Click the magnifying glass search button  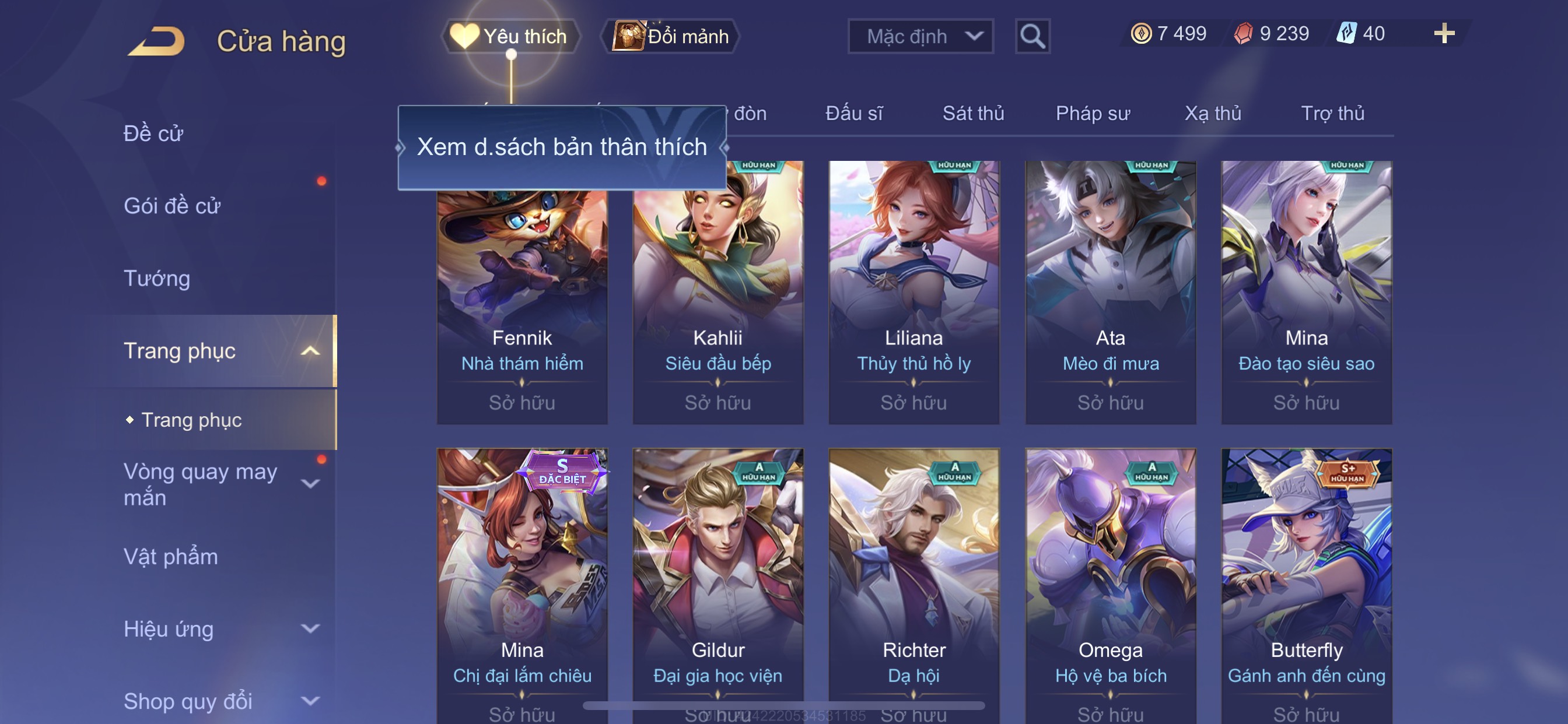point(1032,37)
